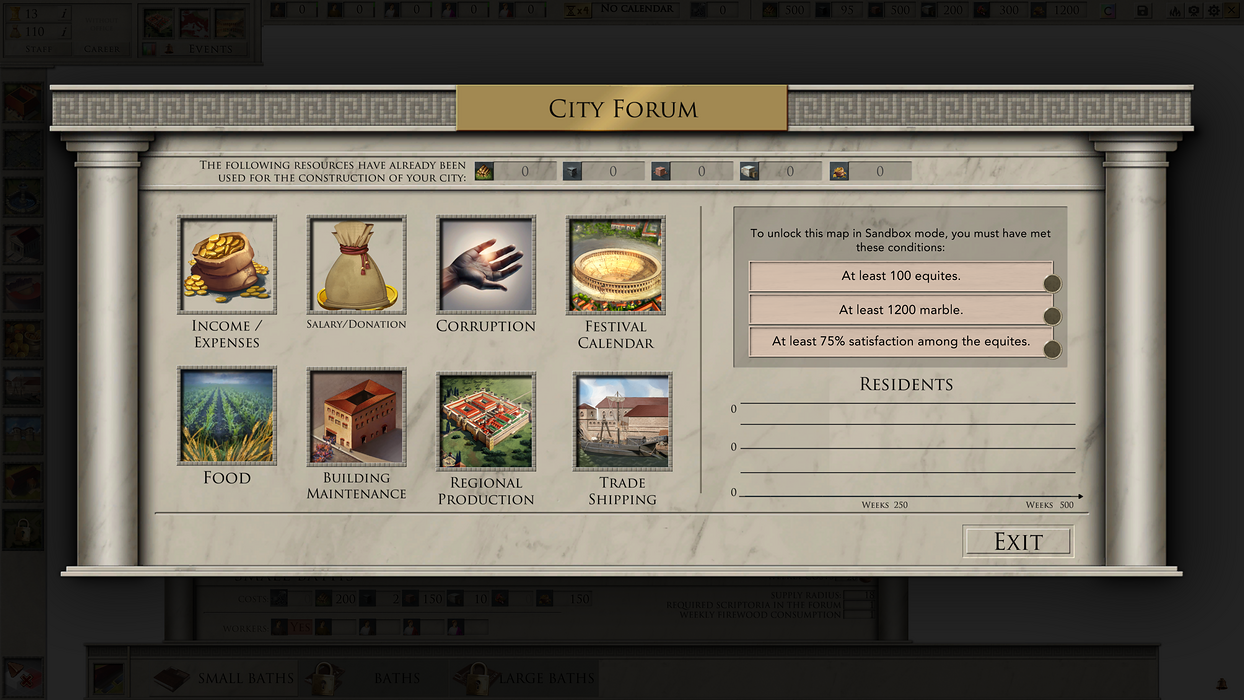Open Building Maintenance

coord(356,416)
